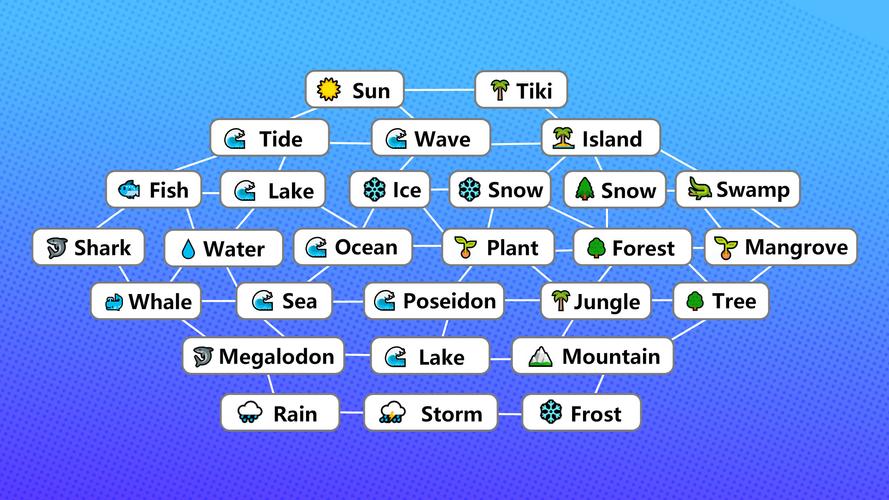Click the Fish element tile

153,189
